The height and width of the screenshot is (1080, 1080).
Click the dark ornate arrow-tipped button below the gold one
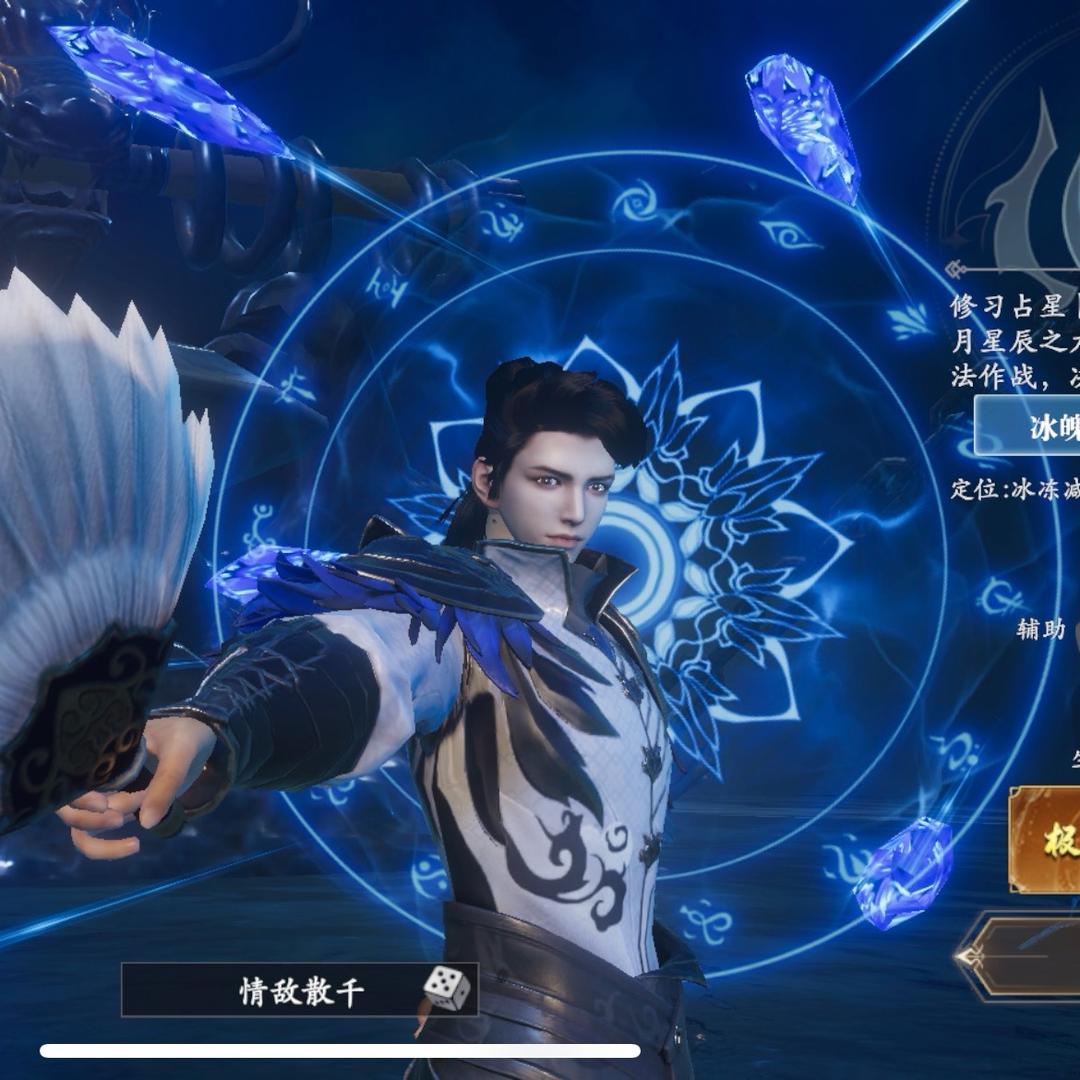pos(1025,957)
